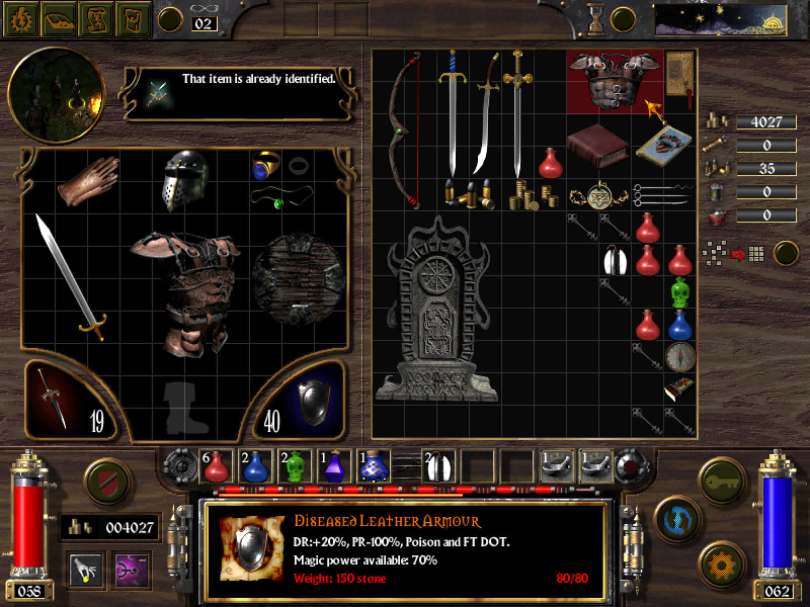Image resolution: width=810 pixels, height=607 pixels.
Task: Select the equipped leather gloves
Action: tap(87, 181)
